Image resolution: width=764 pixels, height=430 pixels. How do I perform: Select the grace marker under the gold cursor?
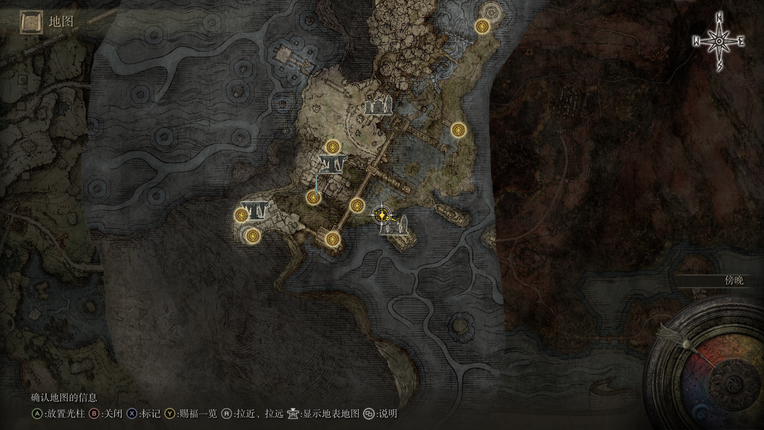[381, 214]
